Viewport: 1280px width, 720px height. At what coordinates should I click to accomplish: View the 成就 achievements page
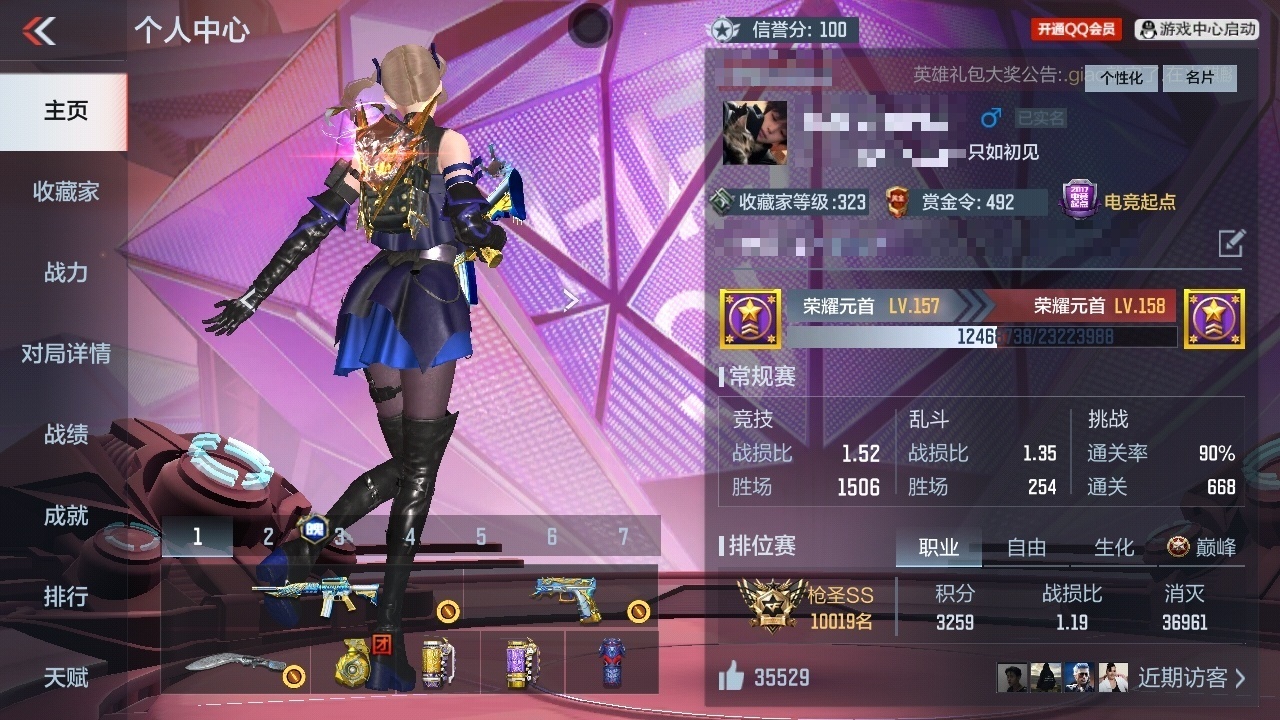click(65, 516)
